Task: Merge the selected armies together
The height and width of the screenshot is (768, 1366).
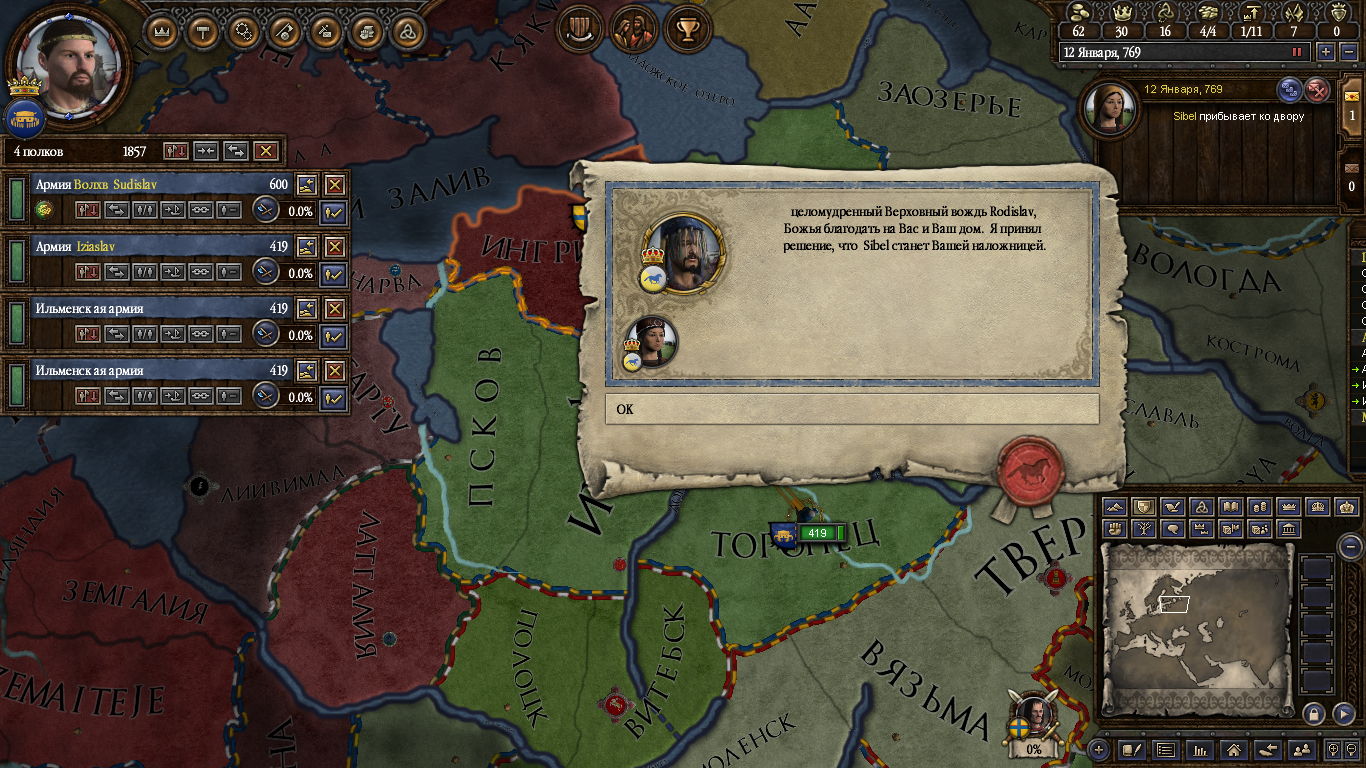Action: (x=206, y=151)
